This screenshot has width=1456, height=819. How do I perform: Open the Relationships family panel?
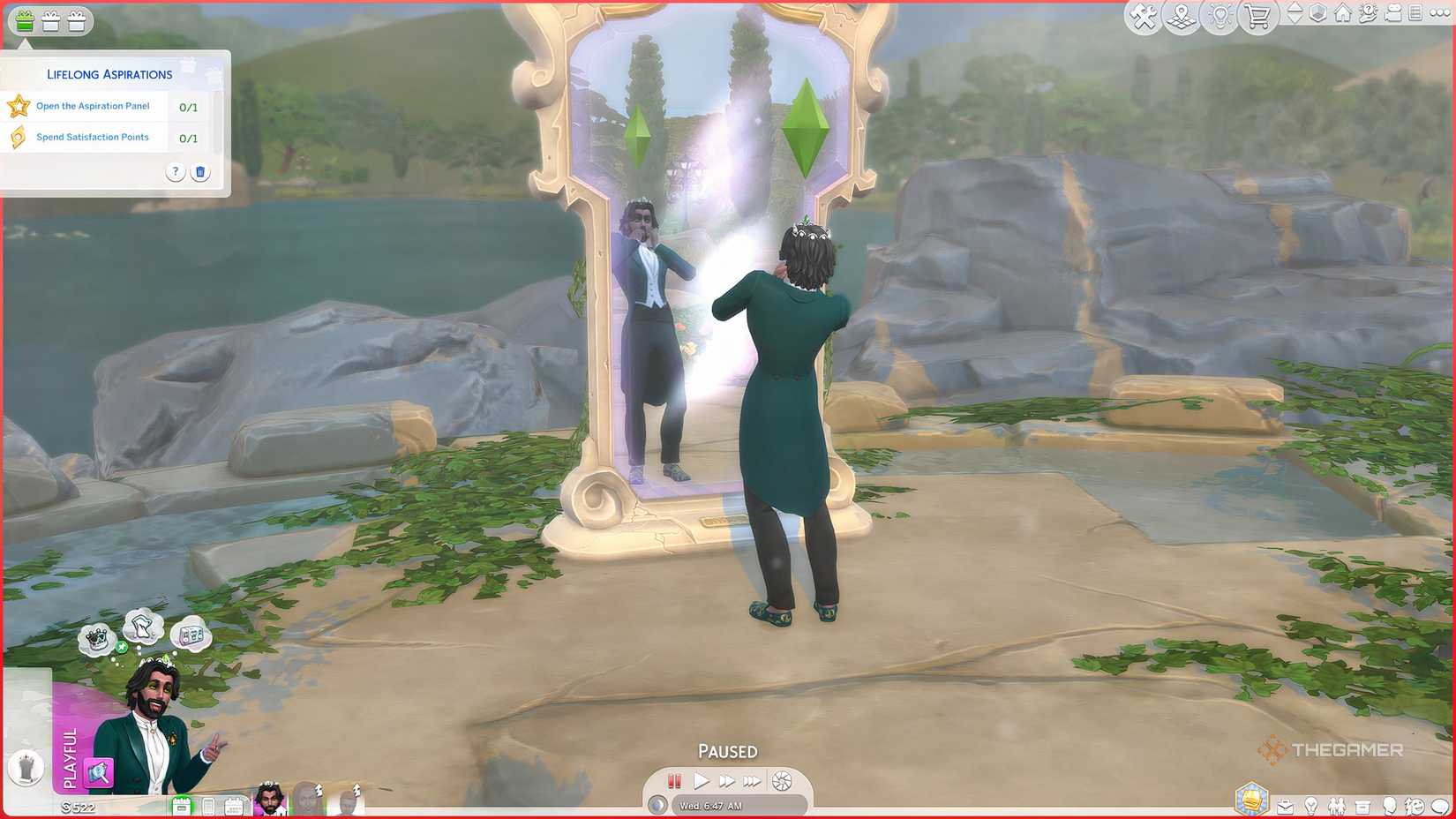(x=1337, y=804)
